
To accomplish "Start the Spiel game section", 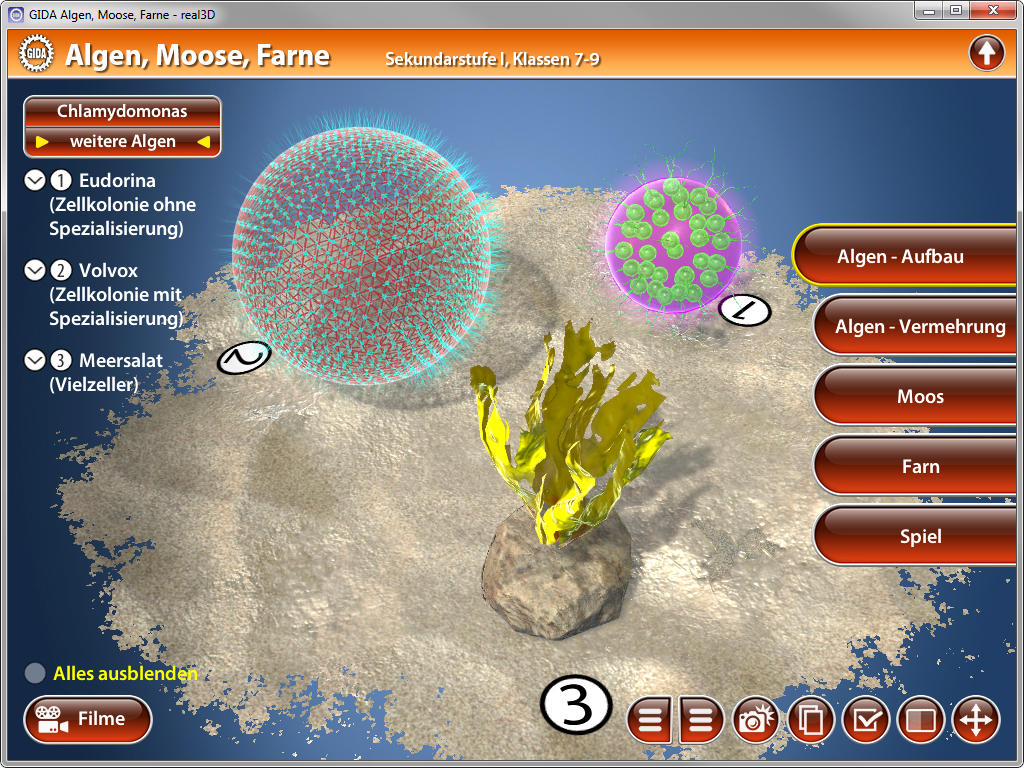I will [x=918, y=537].
